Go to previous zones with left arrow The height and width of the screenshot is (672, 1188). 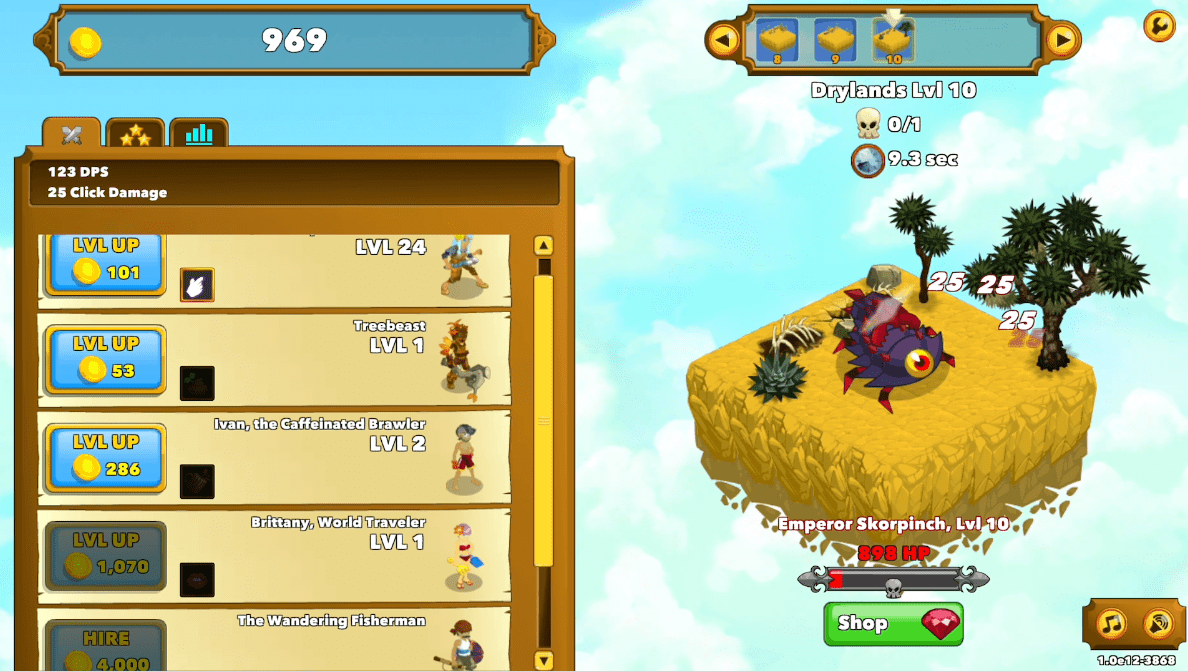tap(723, 40)
